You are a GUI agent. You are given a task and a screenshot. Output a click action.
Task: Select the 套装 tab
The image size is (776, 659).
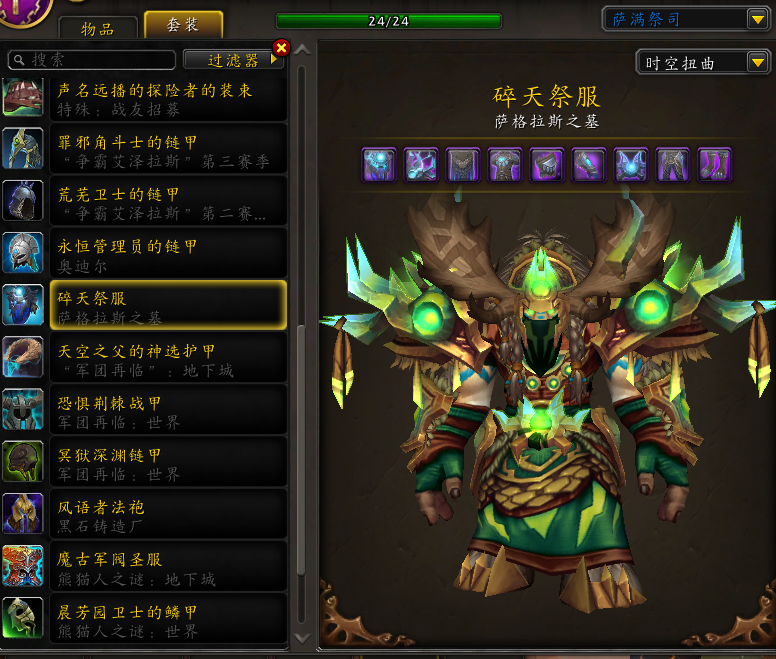[183, 26]
